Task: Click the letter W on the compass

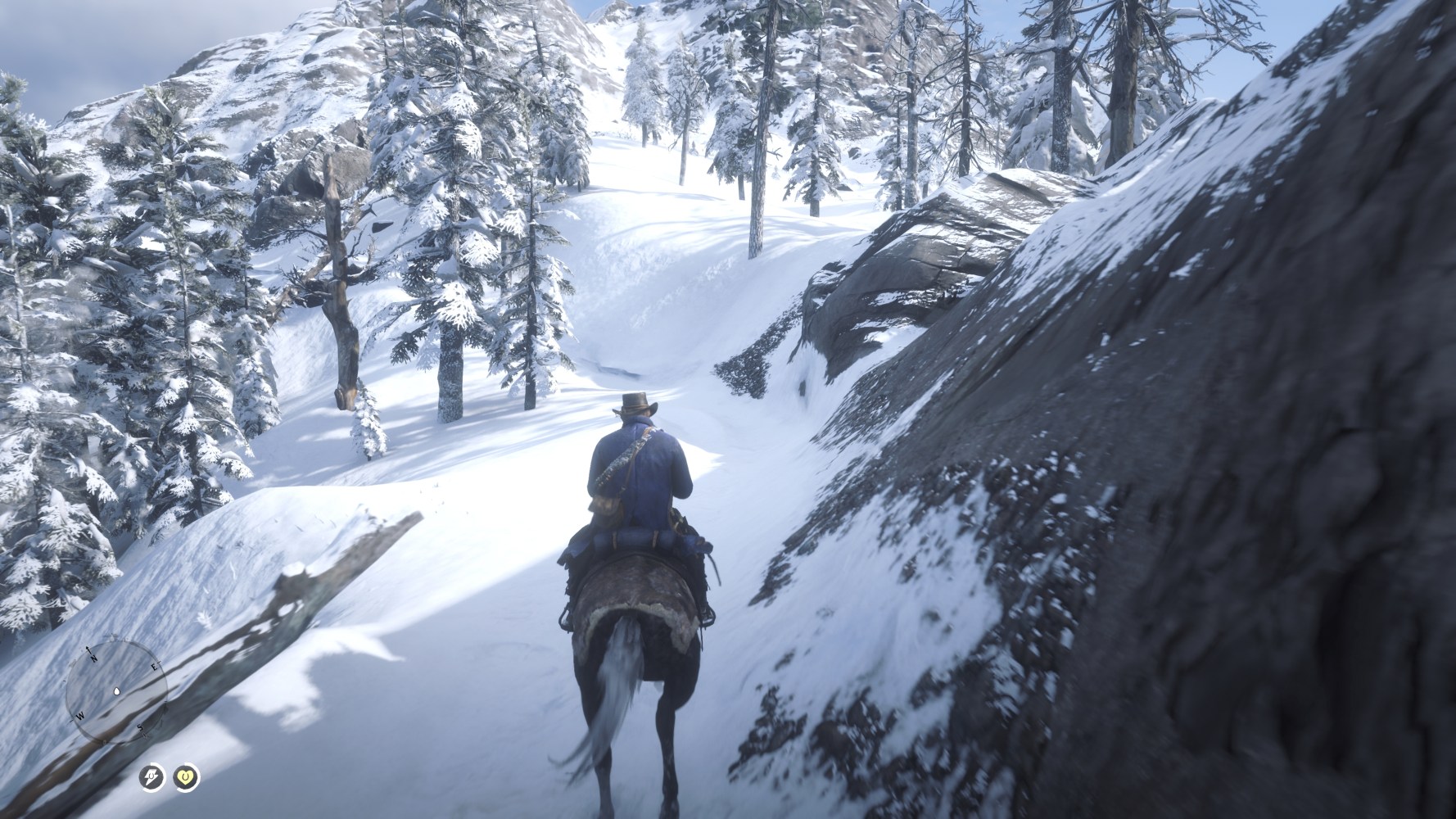Action: [80, 716]
